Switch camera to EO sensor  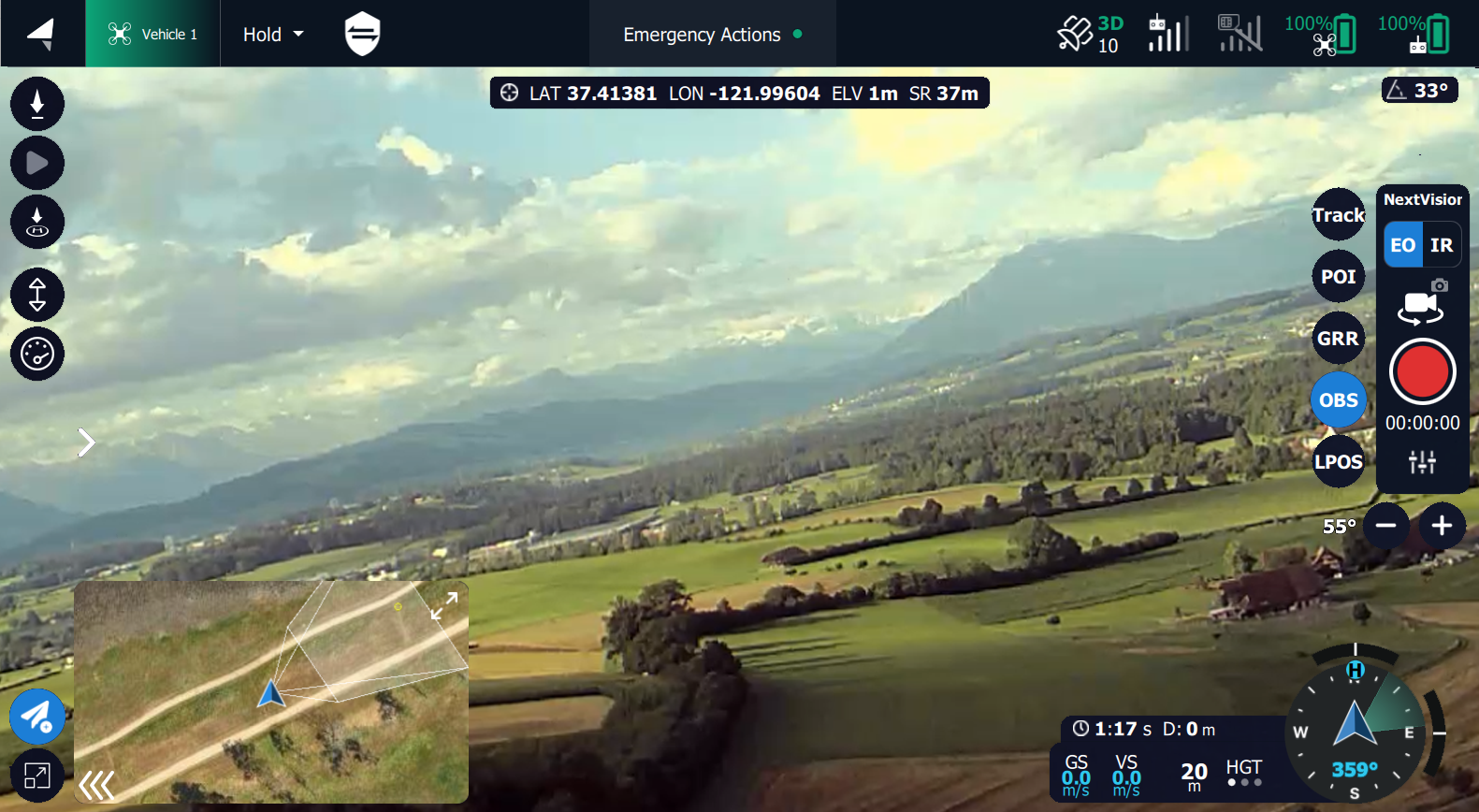coord(1402,245)
